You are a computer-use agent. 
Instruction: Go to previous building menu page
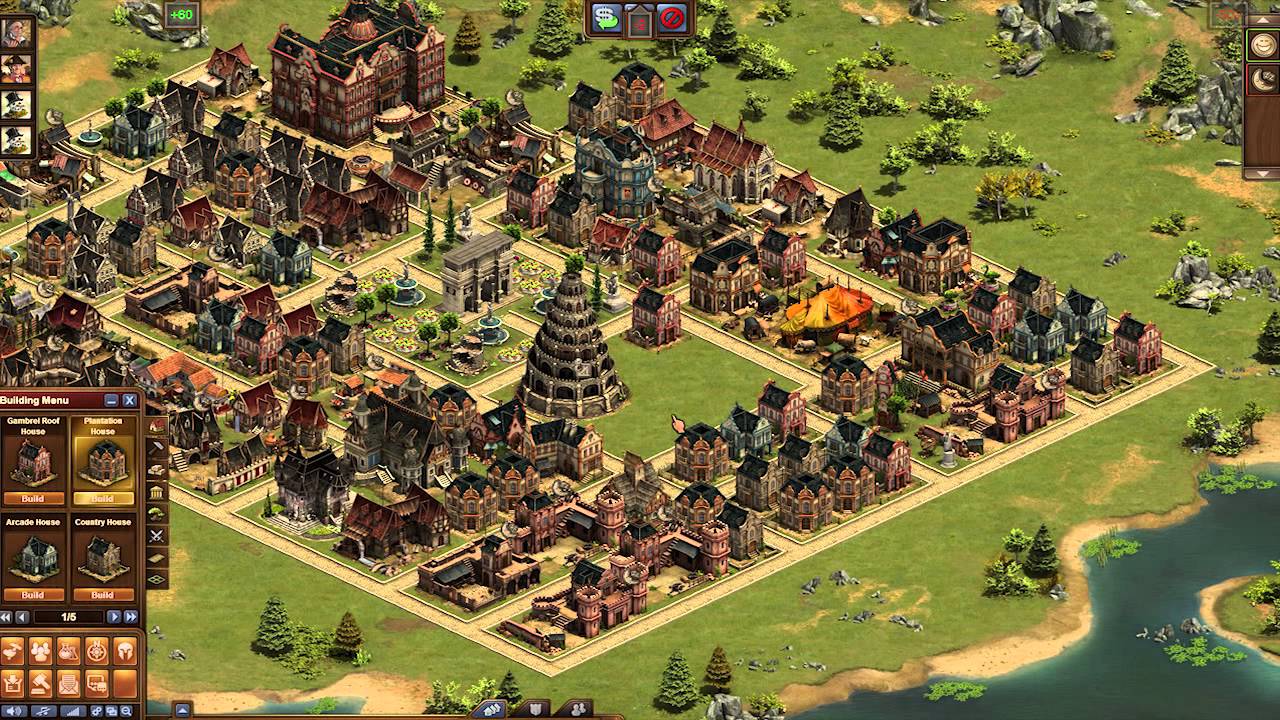point(22,617)
